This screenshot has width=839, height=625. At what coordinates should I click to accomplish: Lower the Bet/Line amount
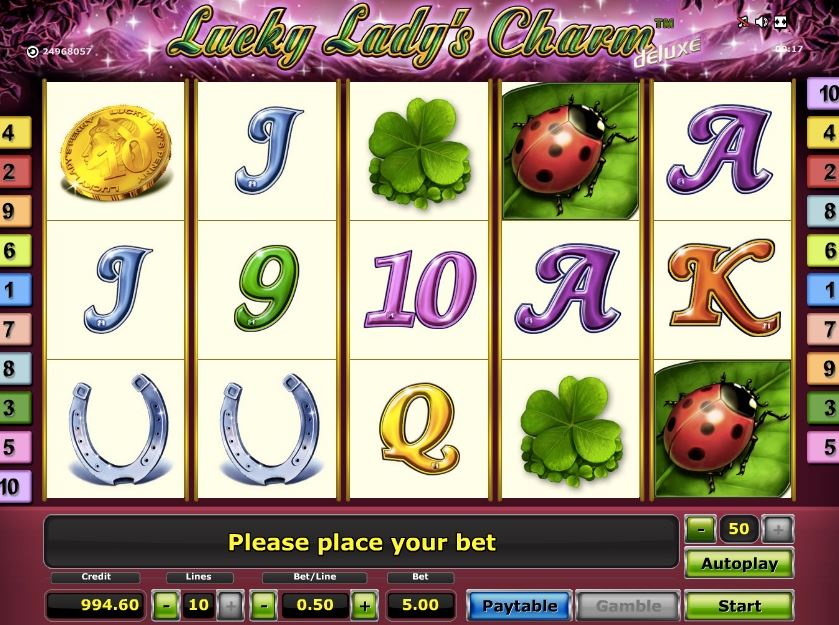click(x=264, y=605)
